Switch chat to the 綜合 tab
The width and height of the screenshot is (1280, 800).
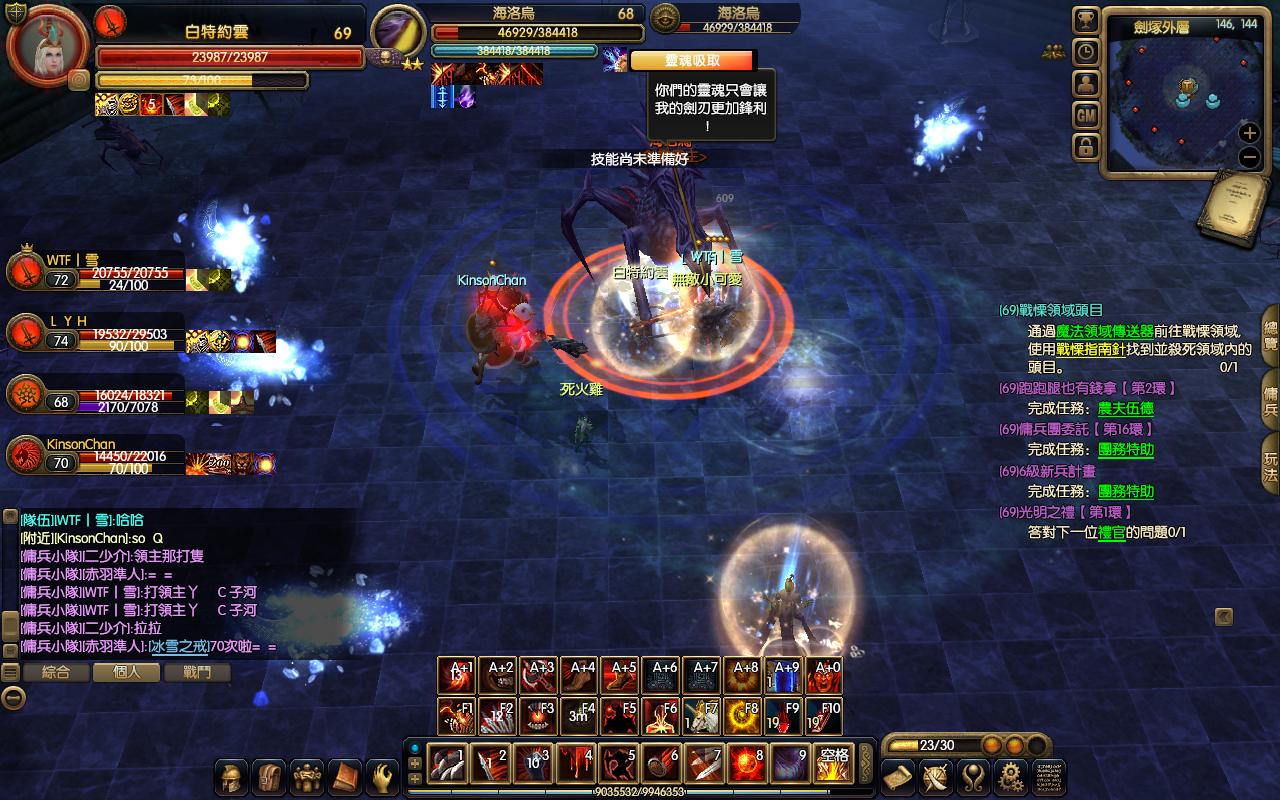(x=56, y=673)
